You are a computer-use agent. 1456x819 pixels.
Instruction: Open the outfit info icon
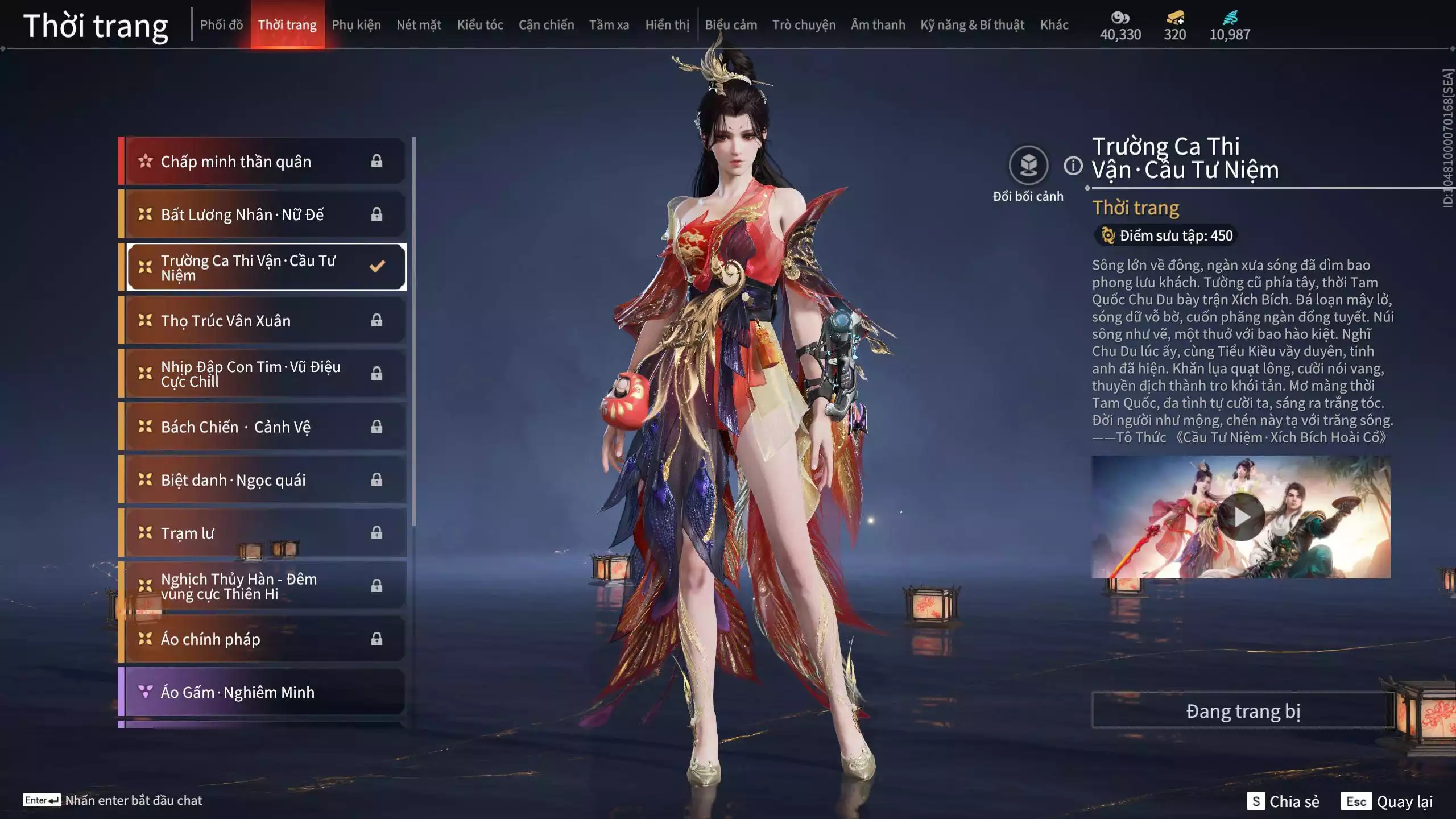coord(1073,166)
